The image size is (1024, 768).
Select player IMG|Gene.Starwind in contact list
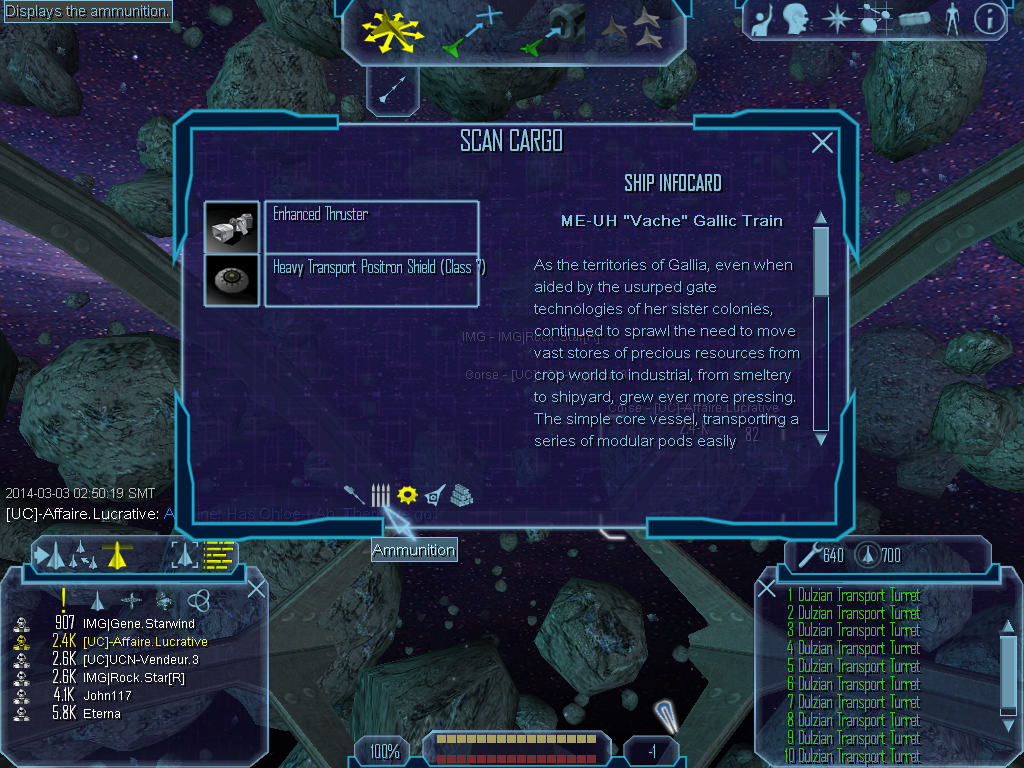[139, 624]
